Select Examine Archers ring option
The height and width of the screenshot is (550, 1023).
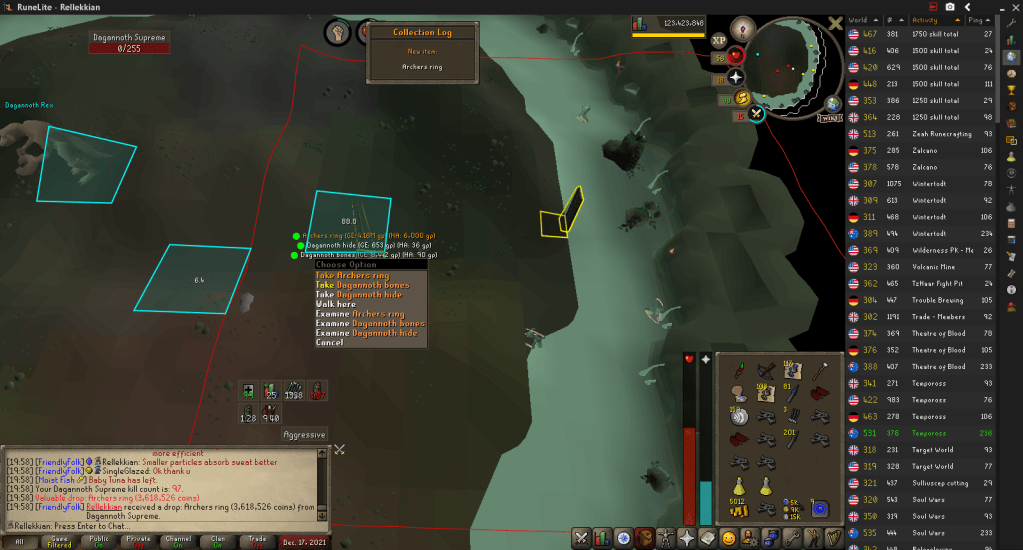[359, 314]
